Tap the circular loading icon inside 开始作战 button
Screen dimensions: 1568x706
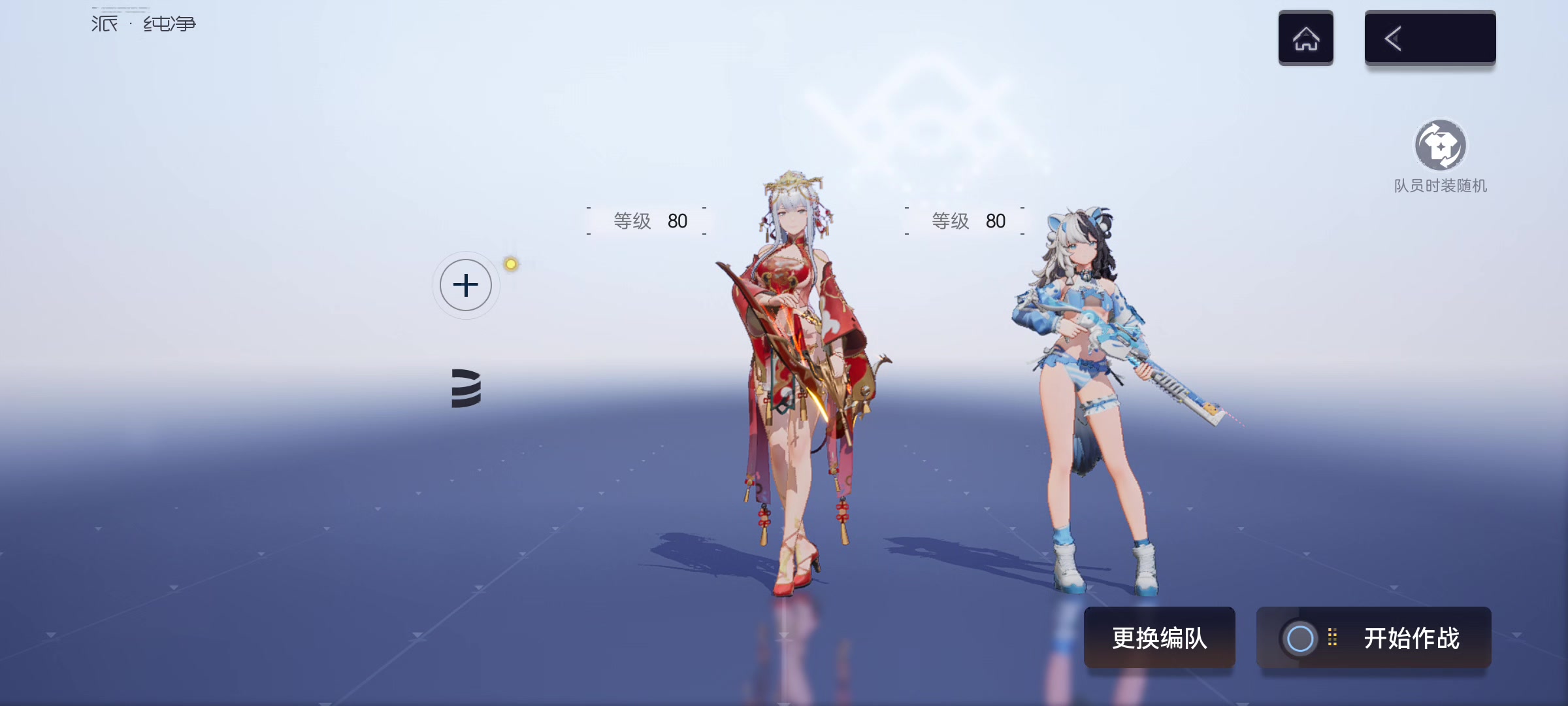[x=1300, y=637]
